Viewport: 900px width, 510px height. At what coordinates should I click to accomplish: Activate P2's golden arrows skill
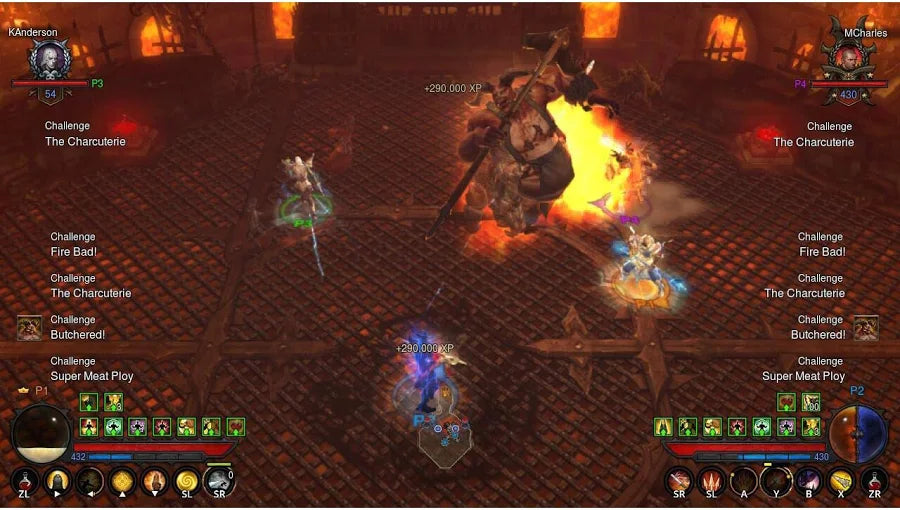click(x=842, y=482)
